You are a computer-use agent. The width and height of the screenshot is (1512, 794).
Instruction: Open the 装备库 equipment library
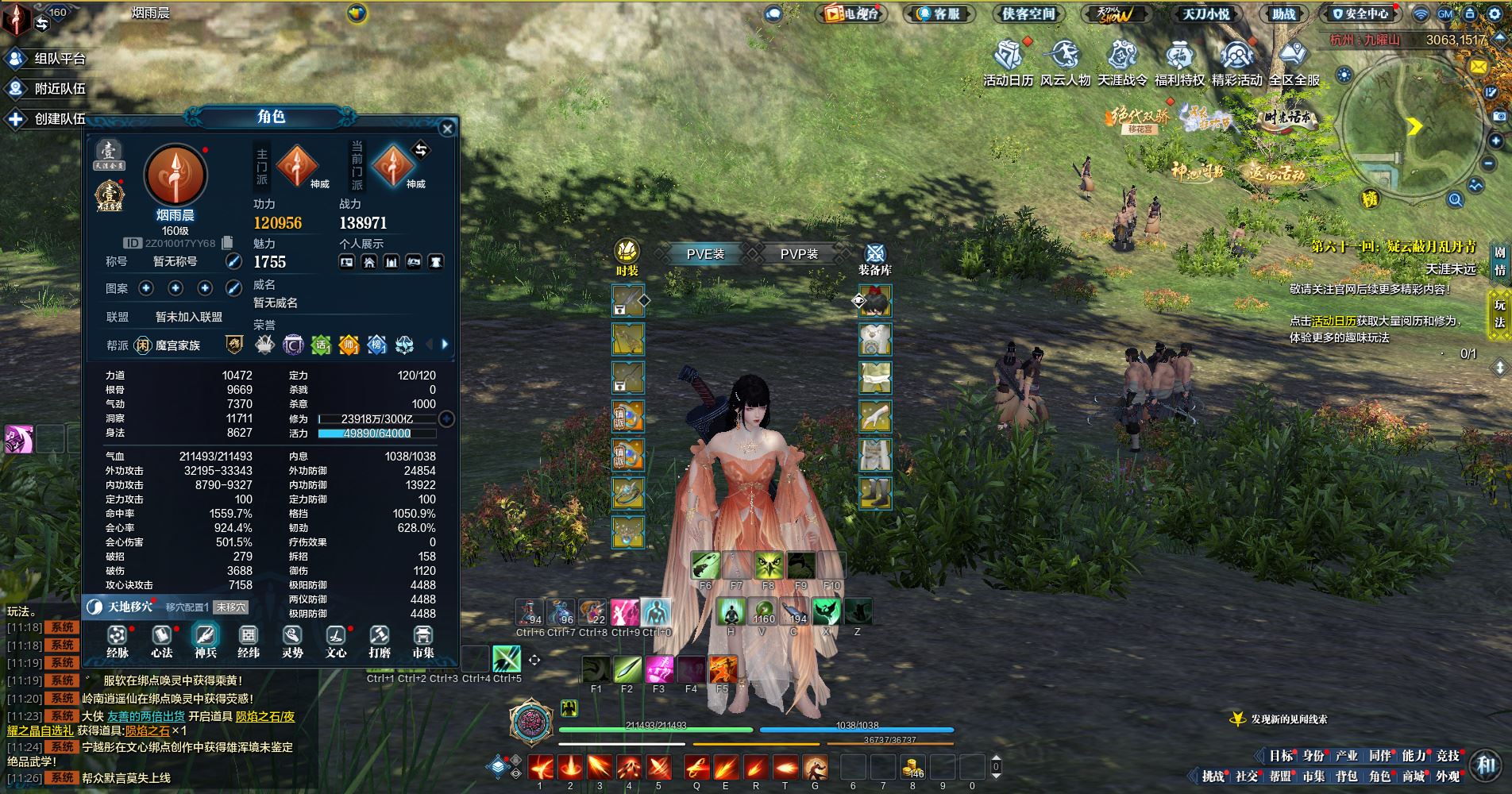[x=874, y=259]
